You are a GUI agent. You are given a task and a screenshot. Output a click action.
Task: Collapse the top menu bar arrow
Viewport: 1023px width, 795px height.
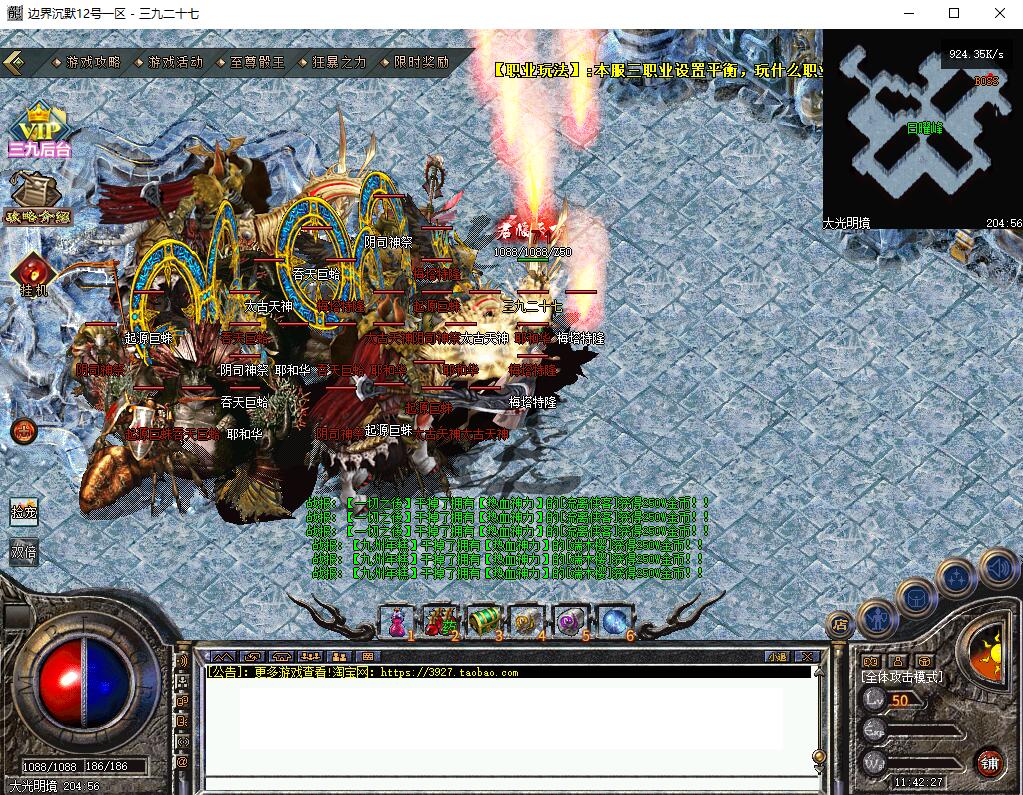pyautogui.click(x=16, y=62)
